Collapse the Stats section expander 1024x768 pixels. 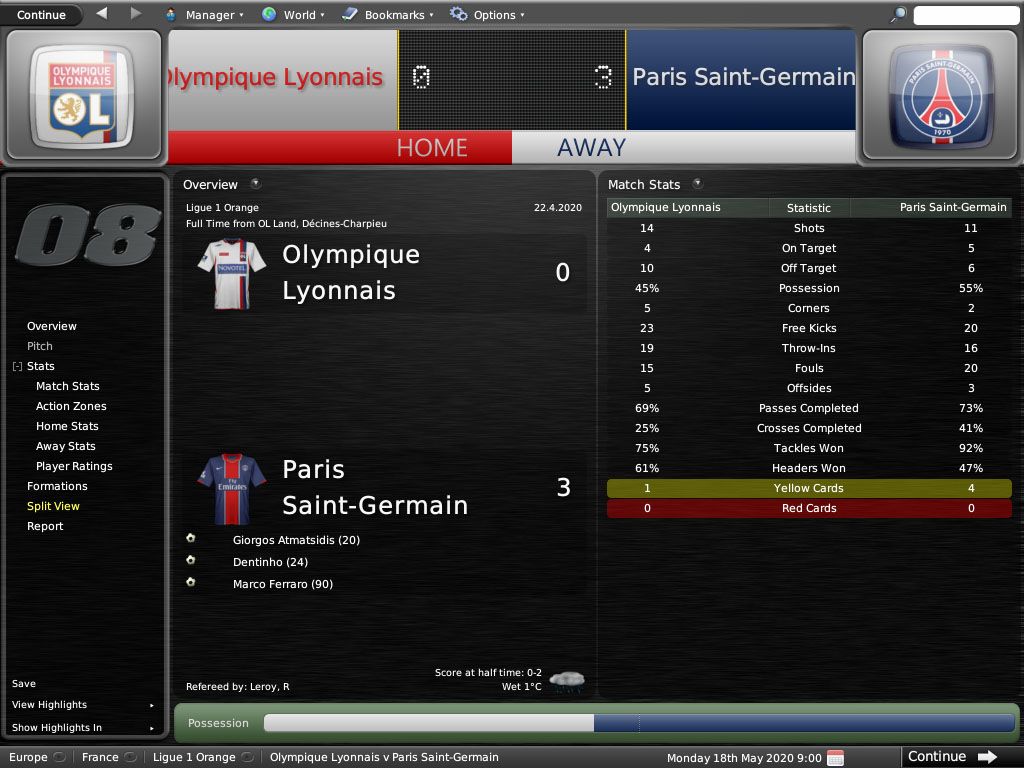point(17,367)
